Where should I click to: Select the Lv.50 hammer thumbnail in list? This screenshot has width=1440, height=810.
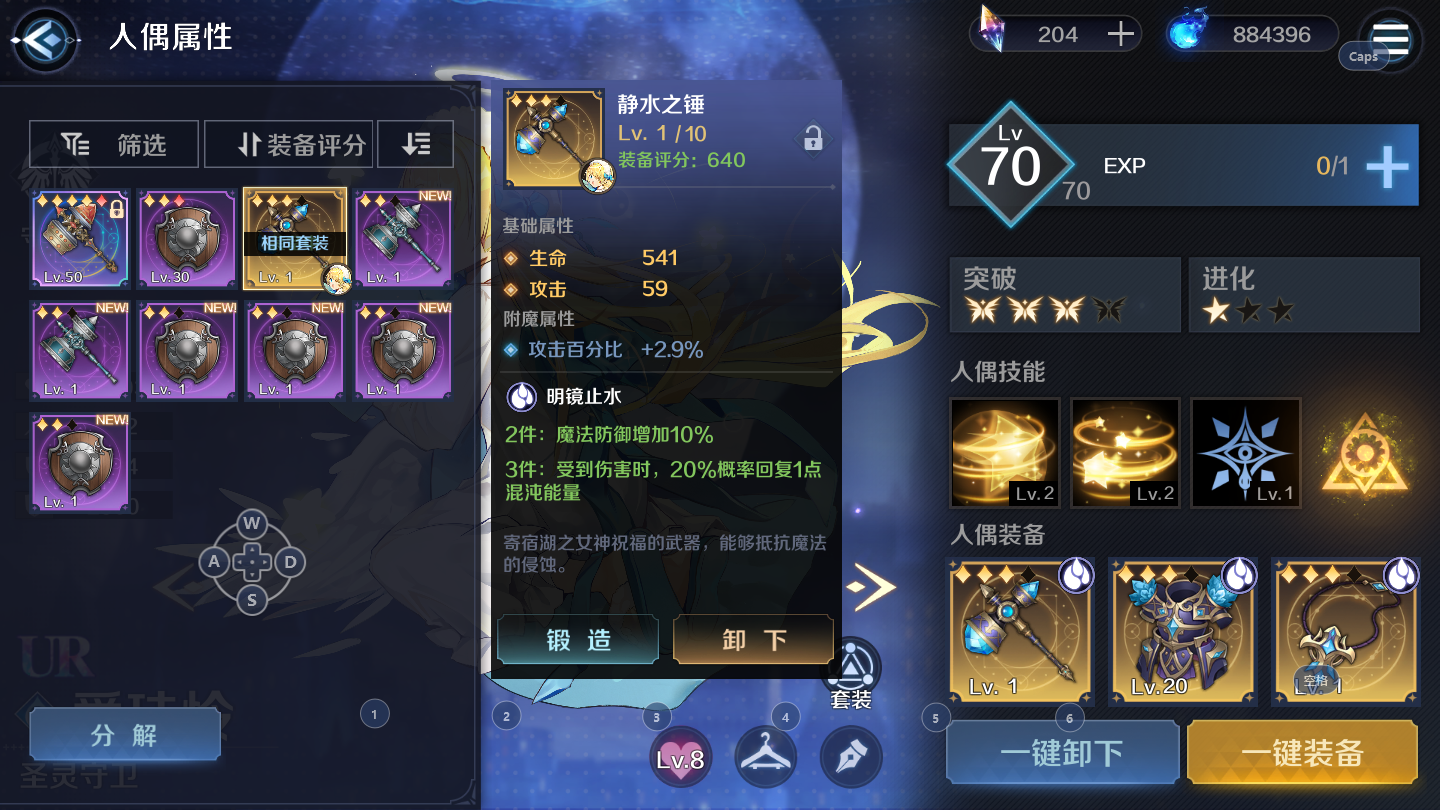click(x=80, y=240)
